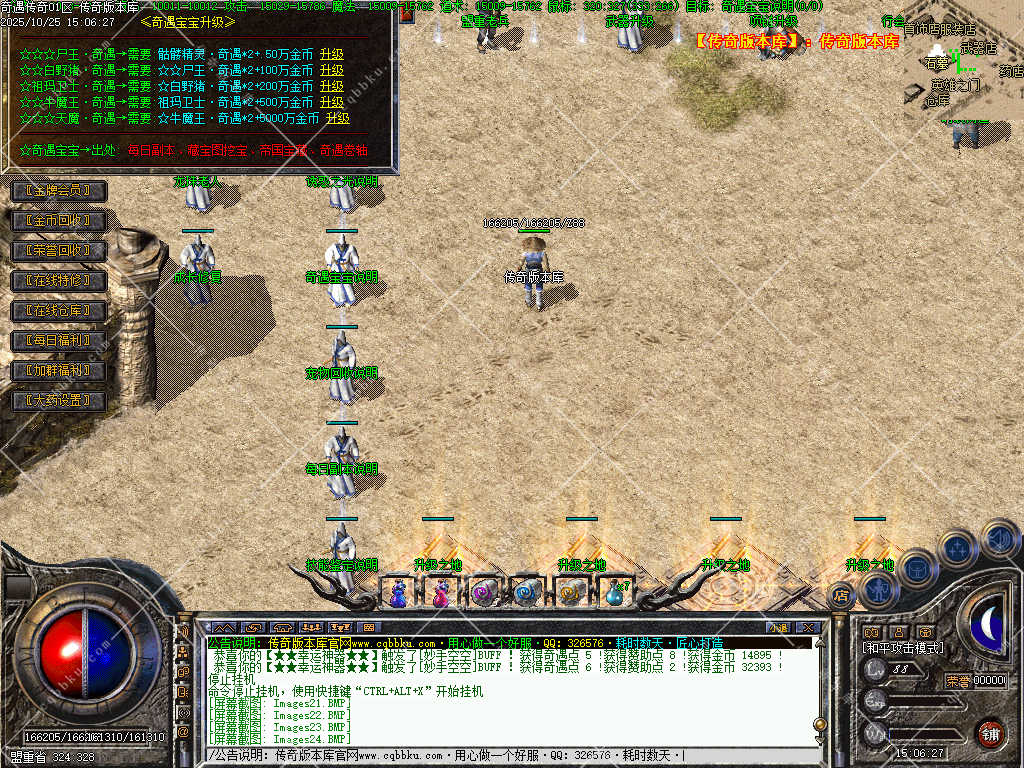Select the purple spiral scroll hotbar slot
Image resolution: width=1024 pixels, height=768 pixels.
(x=485, y=593)
